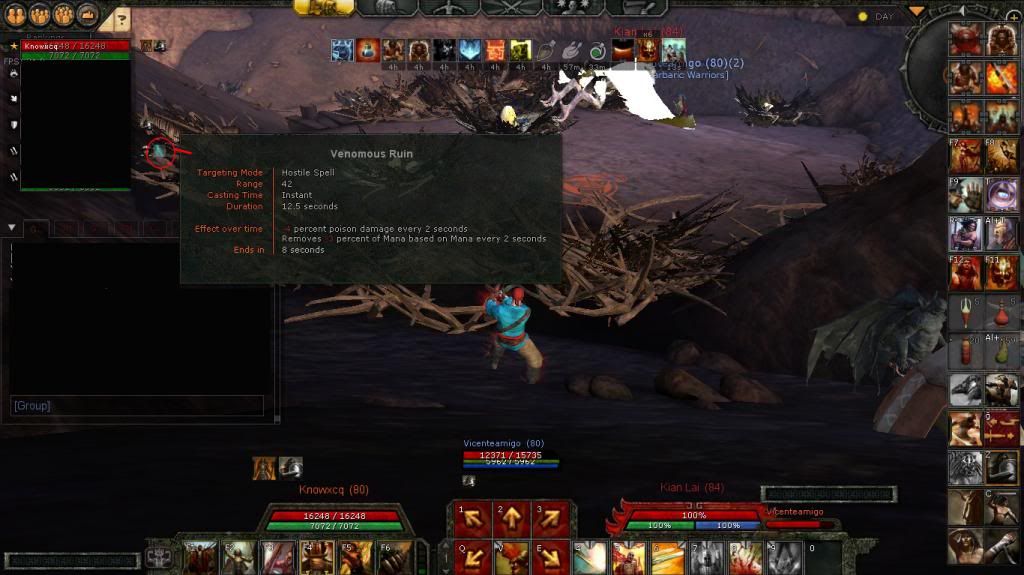Switch to the Group chat channel
The image size is (1024, 575).
(32, 406)
